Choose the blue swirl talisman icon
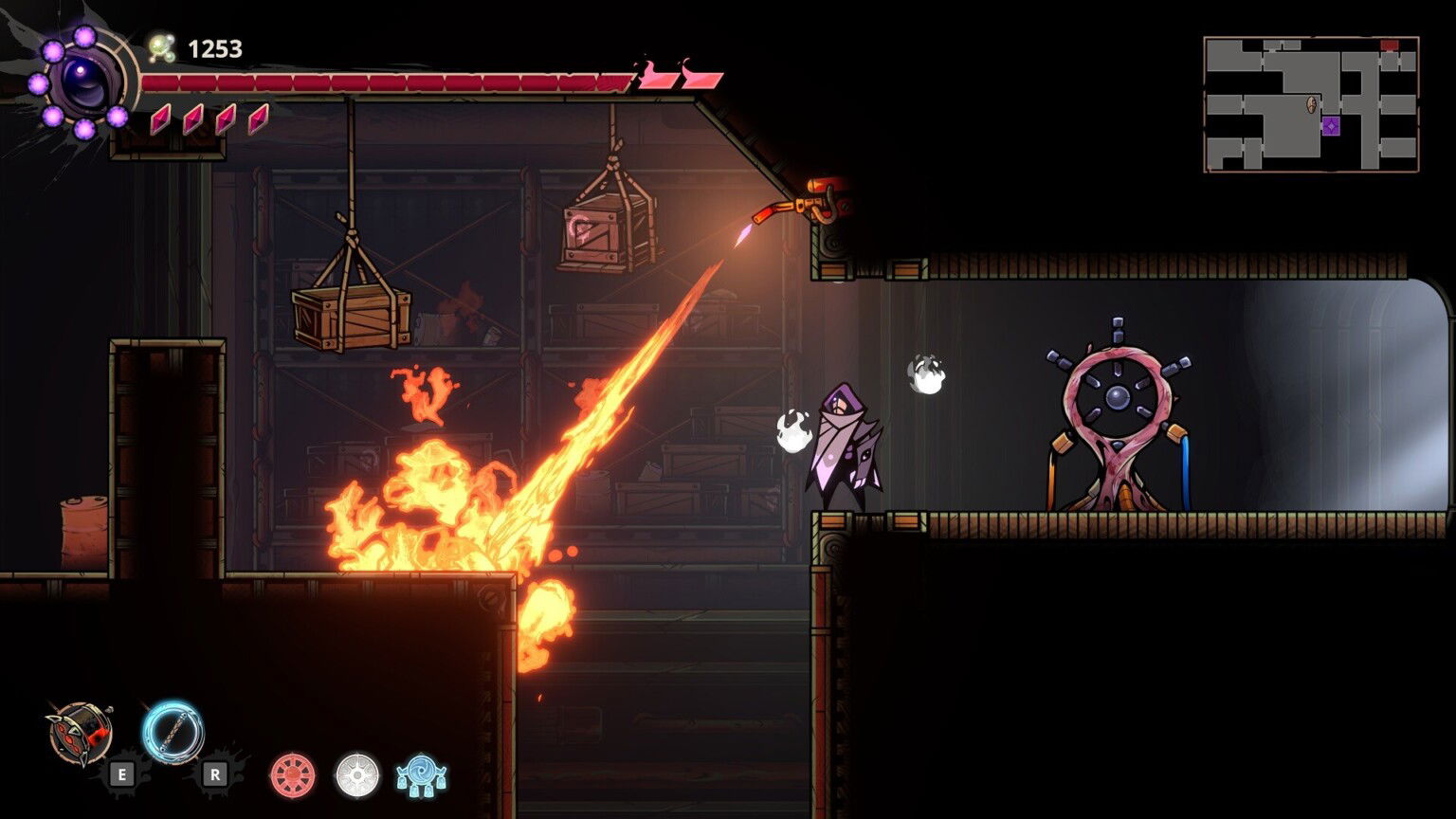1456x819 pixels. (x=421, y=775)
